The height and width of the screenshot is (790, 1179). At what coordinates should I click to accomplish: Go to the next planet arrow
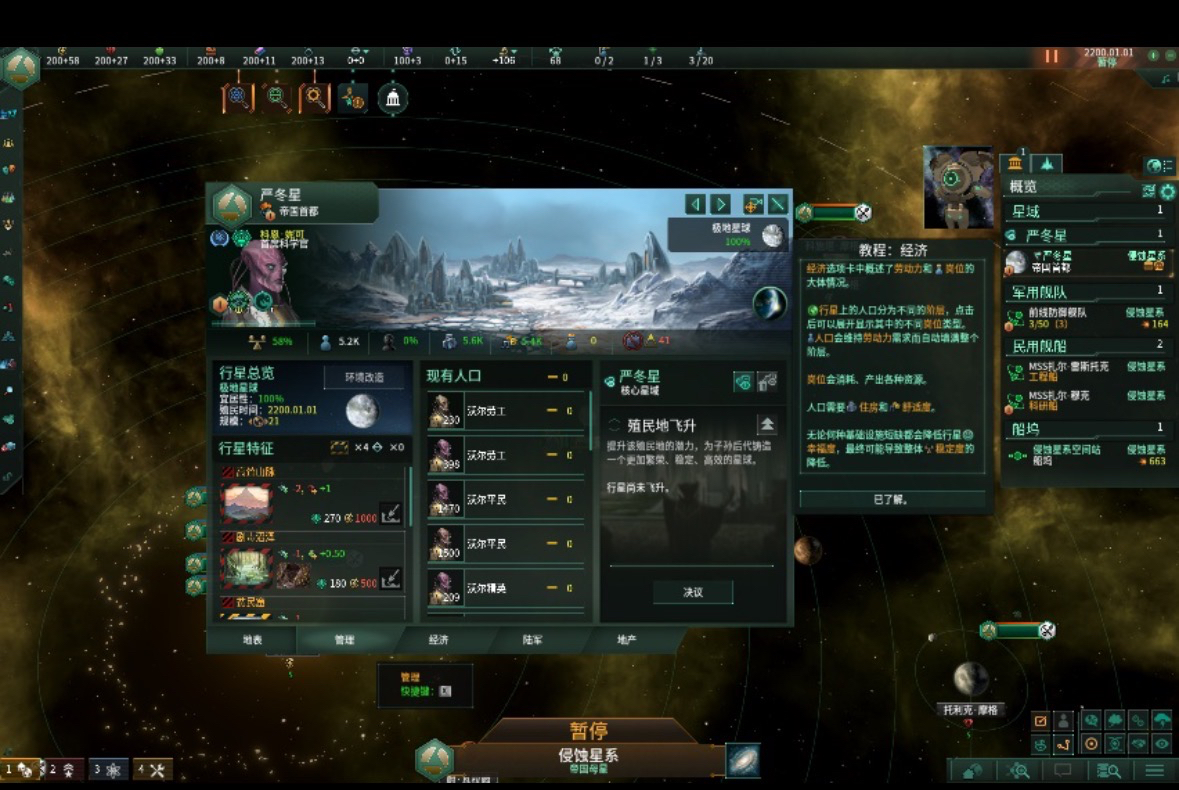(x=720, y=204)
